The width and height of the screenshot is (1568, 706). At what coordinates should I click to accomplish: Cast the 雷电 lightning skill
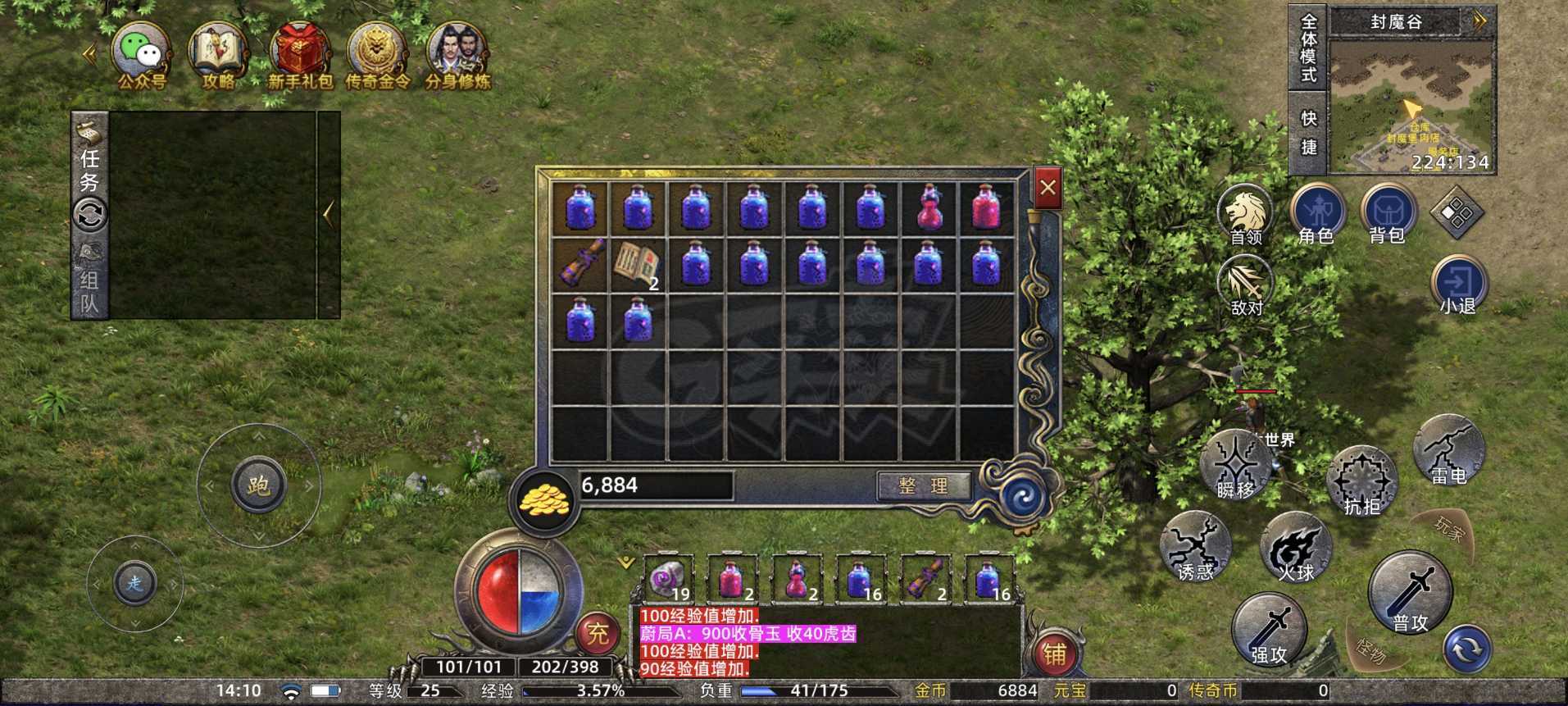[x=1448, y=451]
